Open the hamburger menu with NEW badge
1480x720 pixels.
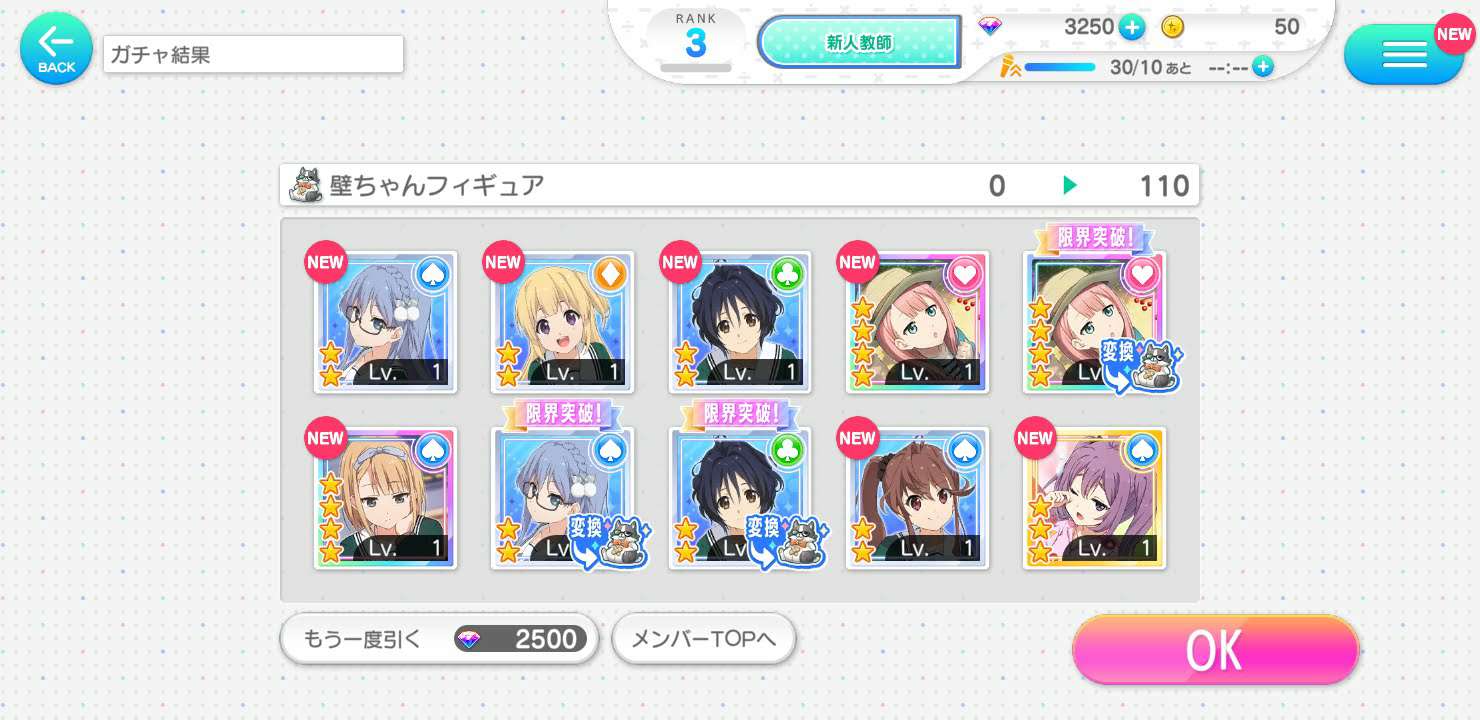pyautogui.click(x=1403, y=54)
